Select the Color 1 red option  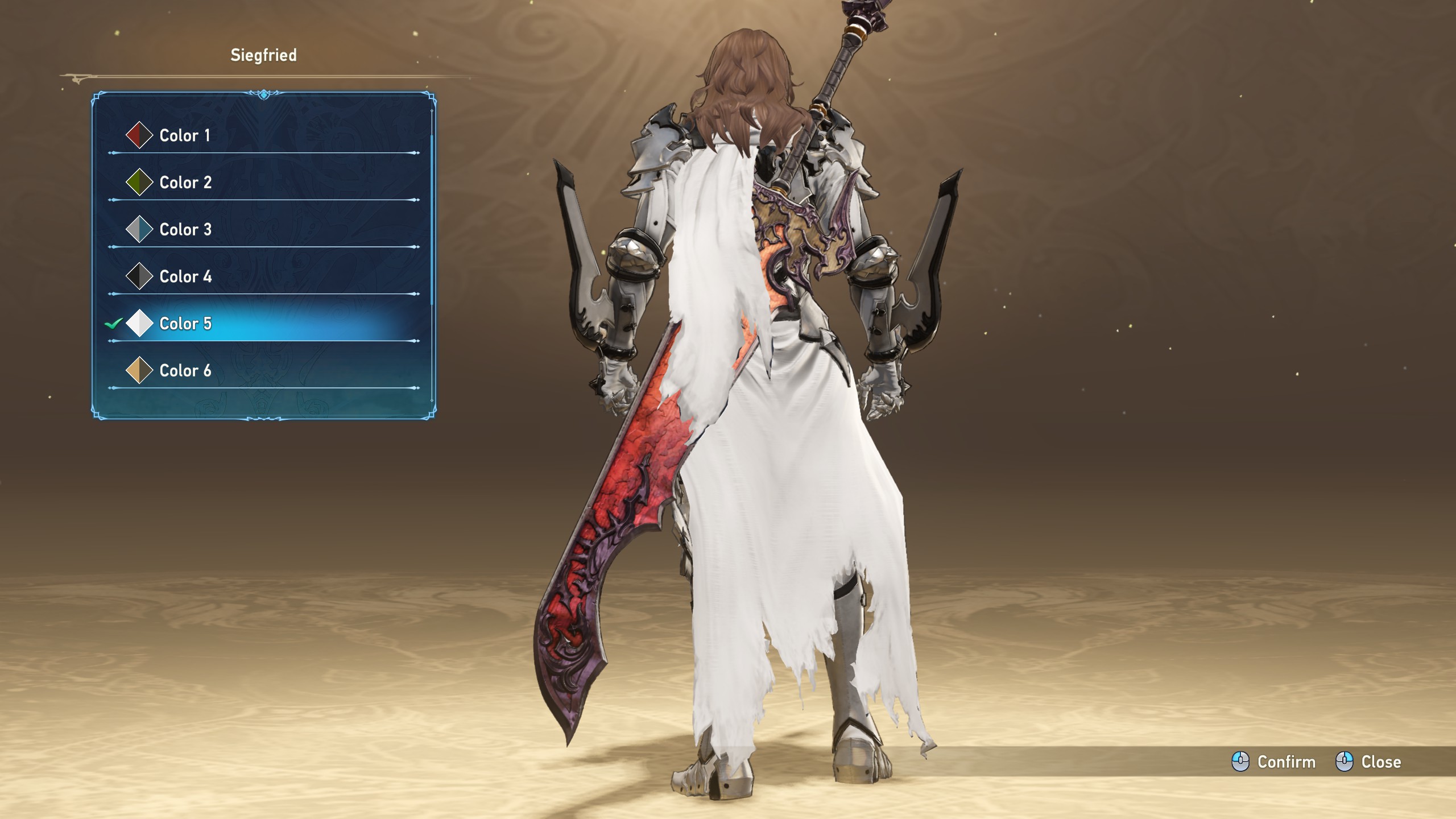(x=185, y=135)
